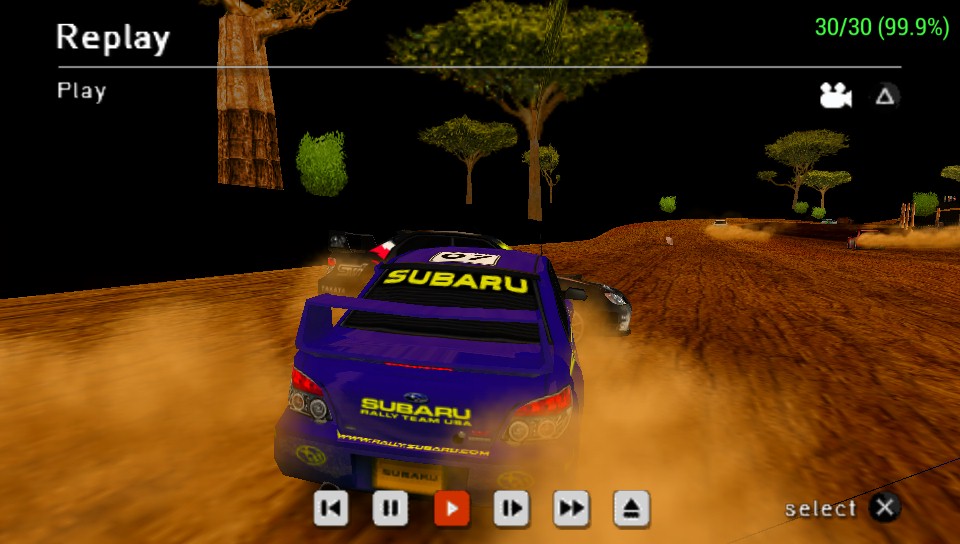960x544 pixels.
Task: Click the highlighted orange Play button
Action: pyautogui.click(x=451, y=509)
